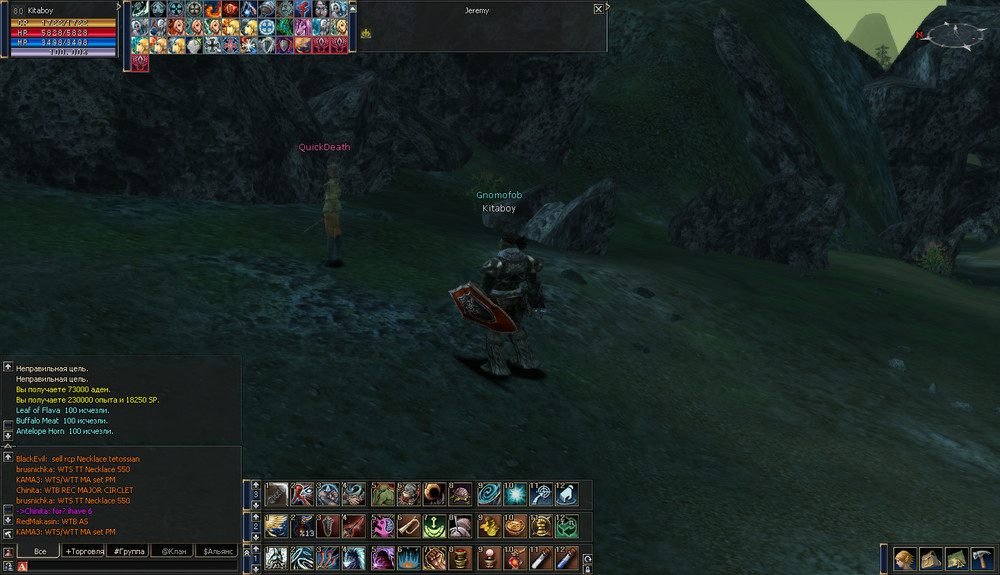Screen dimensions: 1000x575
Task: Activate the blue flames skill
Action: 409,558
